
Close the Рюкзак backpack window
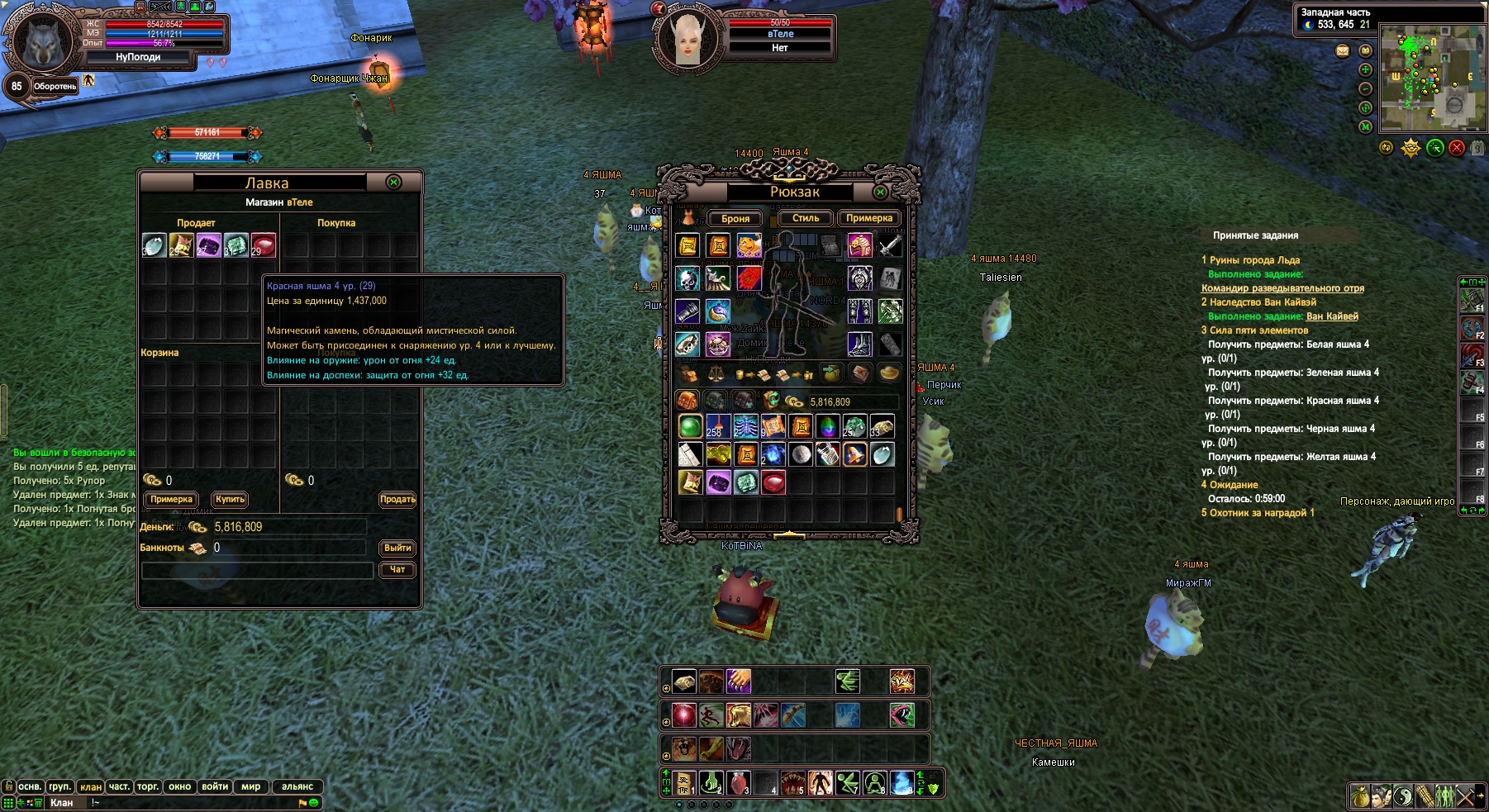point(880,192)
